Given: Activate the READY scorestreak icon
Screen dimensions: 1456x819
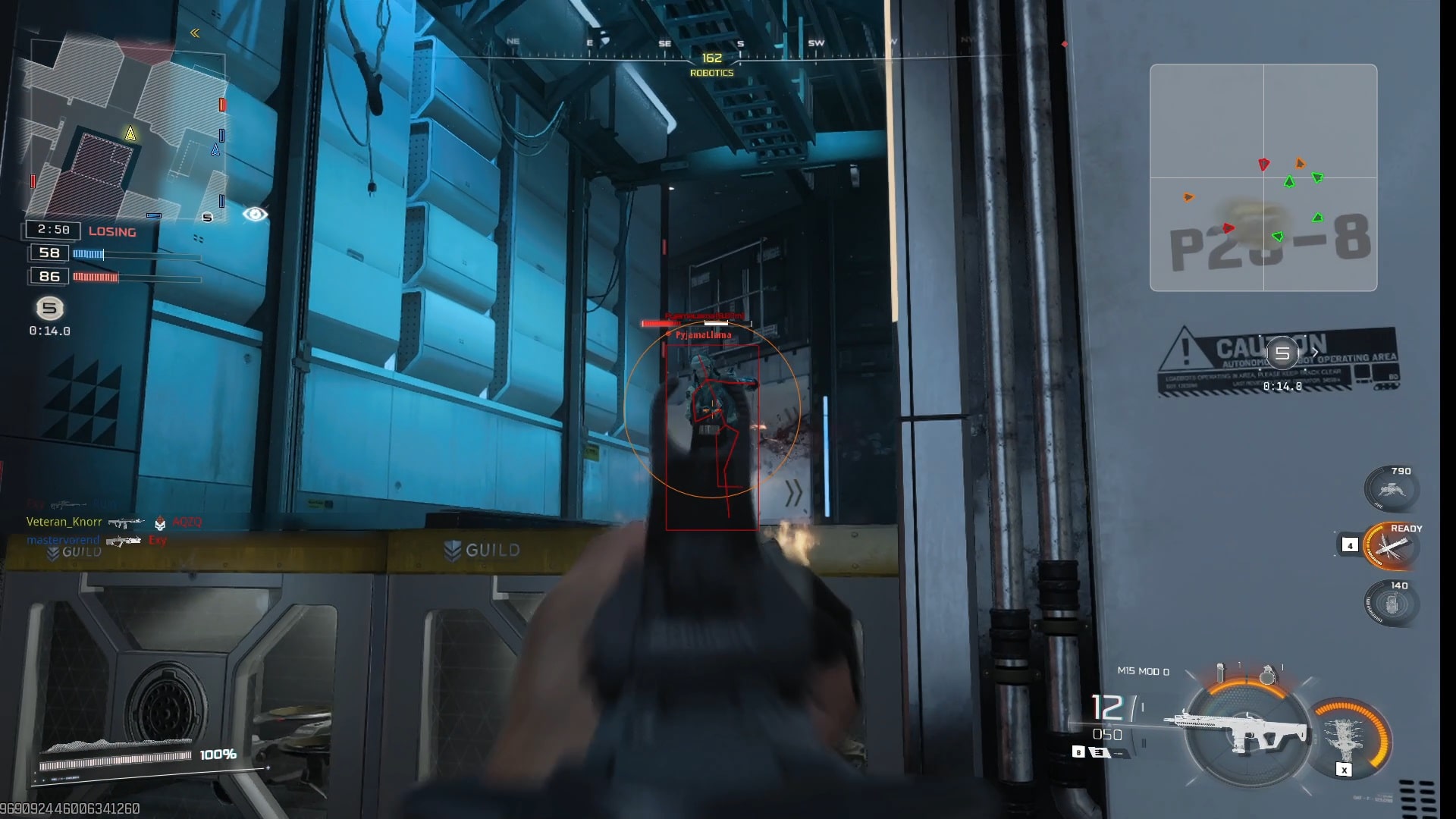Looking at the screenshot, I should coord(1389,546).
